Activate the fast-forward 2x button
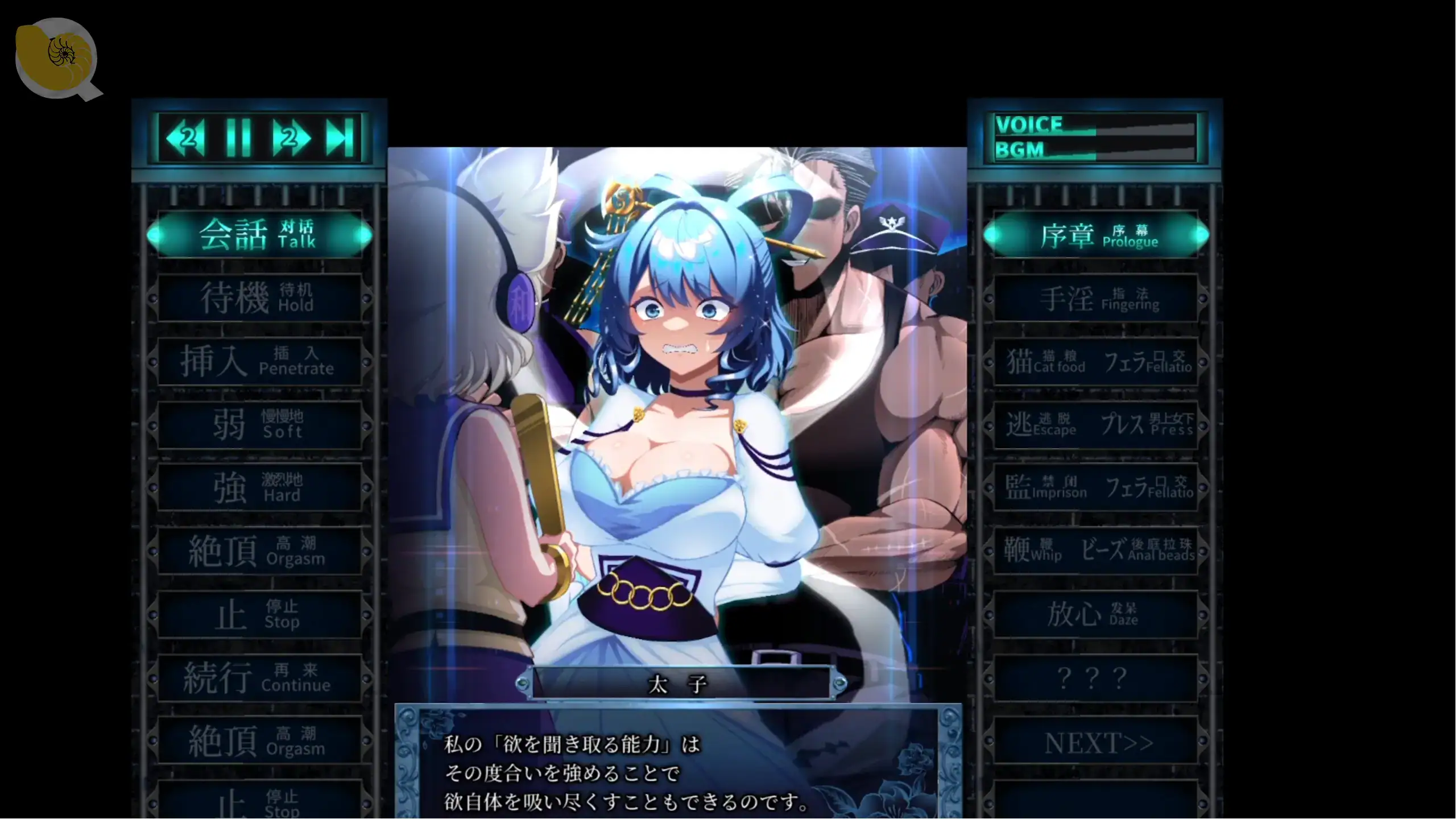The width and height of the screenshot is (1456, 819). pos(291,138)
